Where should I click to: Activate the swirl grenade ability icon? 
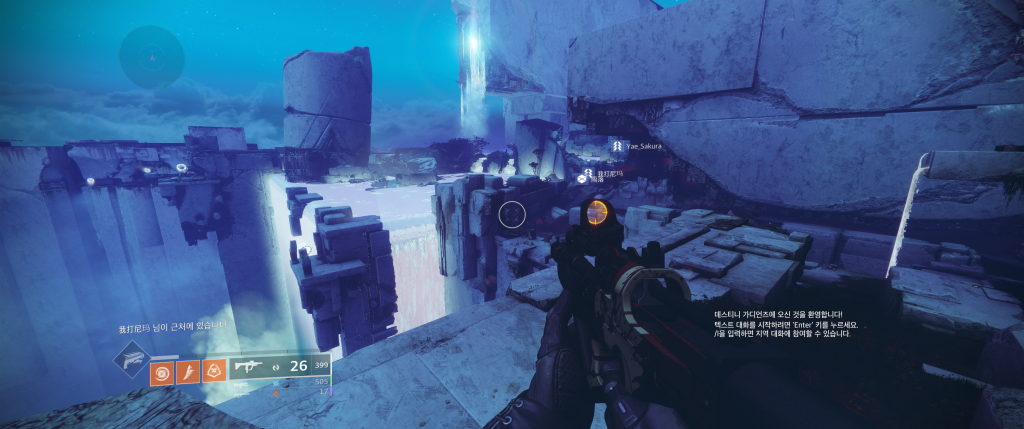click(x=161, y=373)
